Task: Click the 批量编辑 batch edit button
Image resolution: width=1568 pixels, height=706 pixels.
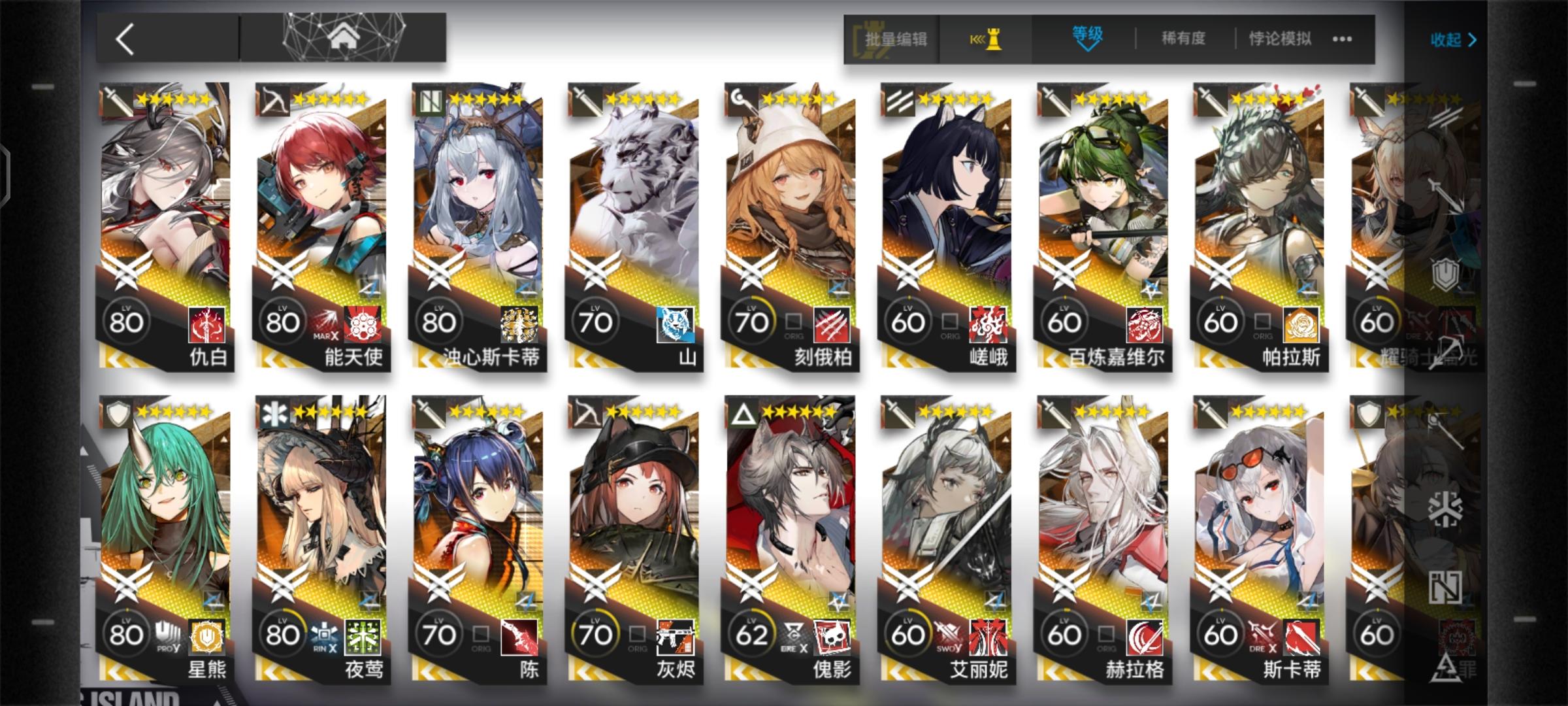Action: 899,39
